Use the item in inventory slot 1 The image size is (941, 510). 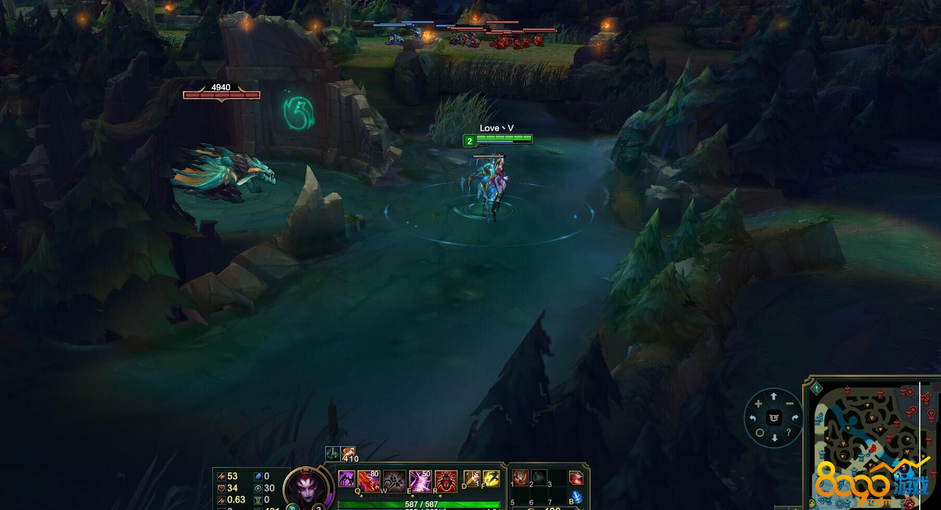(520, 478)
